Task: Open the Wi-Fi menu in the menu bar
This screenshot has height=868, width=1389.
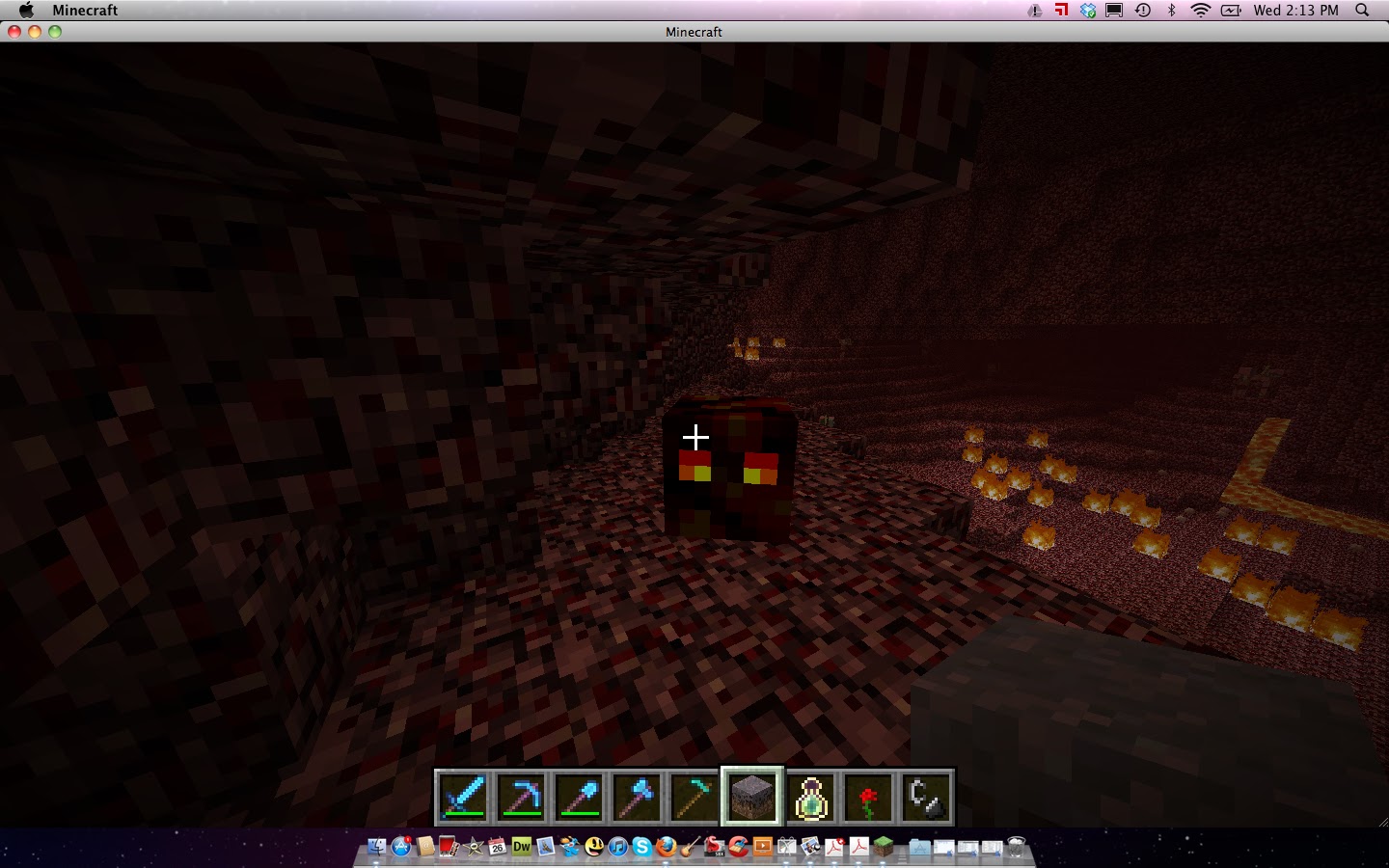Action: pos(1199,11)
